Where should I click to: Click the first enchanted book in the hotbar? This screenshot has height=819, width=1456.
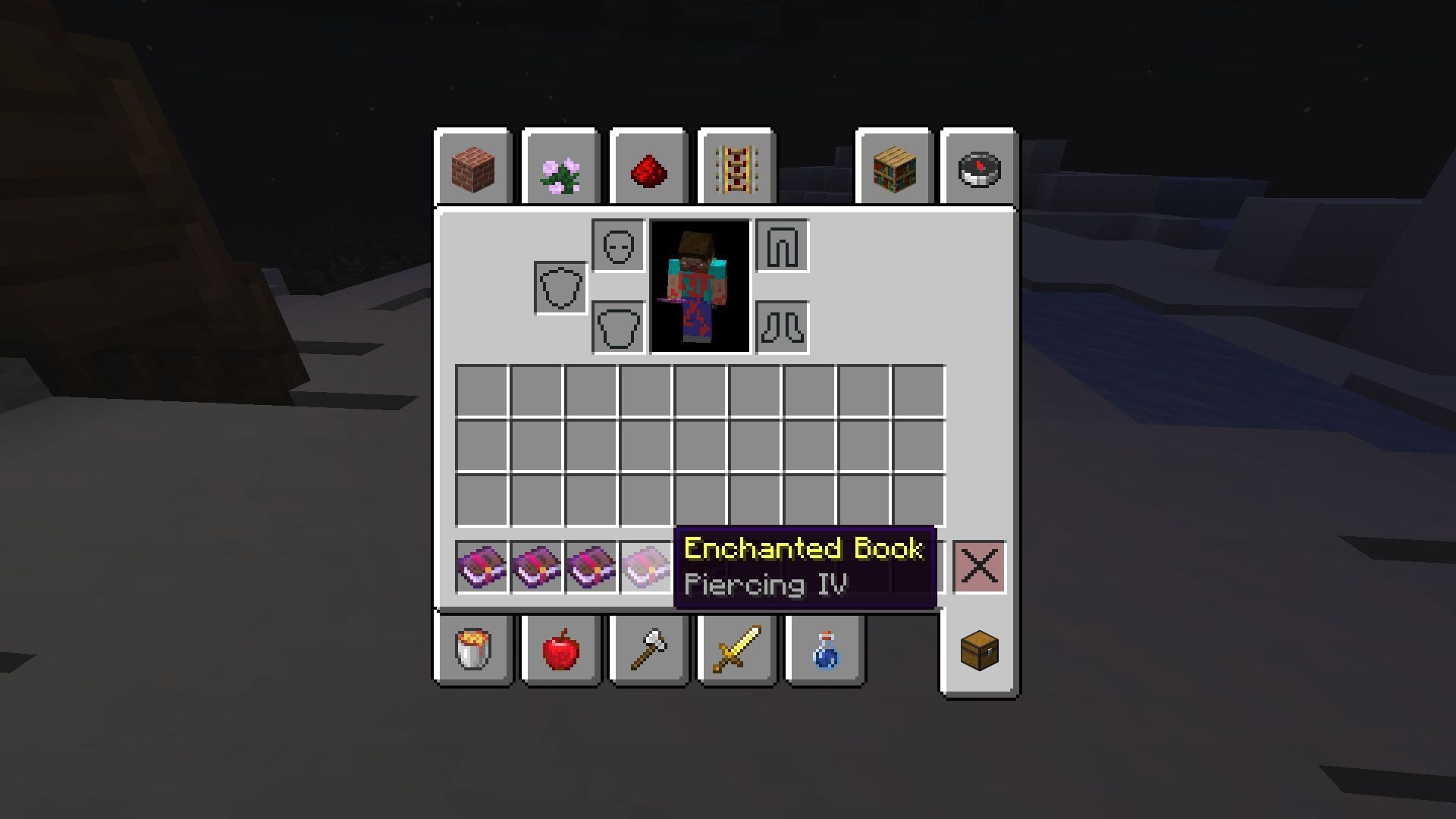coord(482,566)
